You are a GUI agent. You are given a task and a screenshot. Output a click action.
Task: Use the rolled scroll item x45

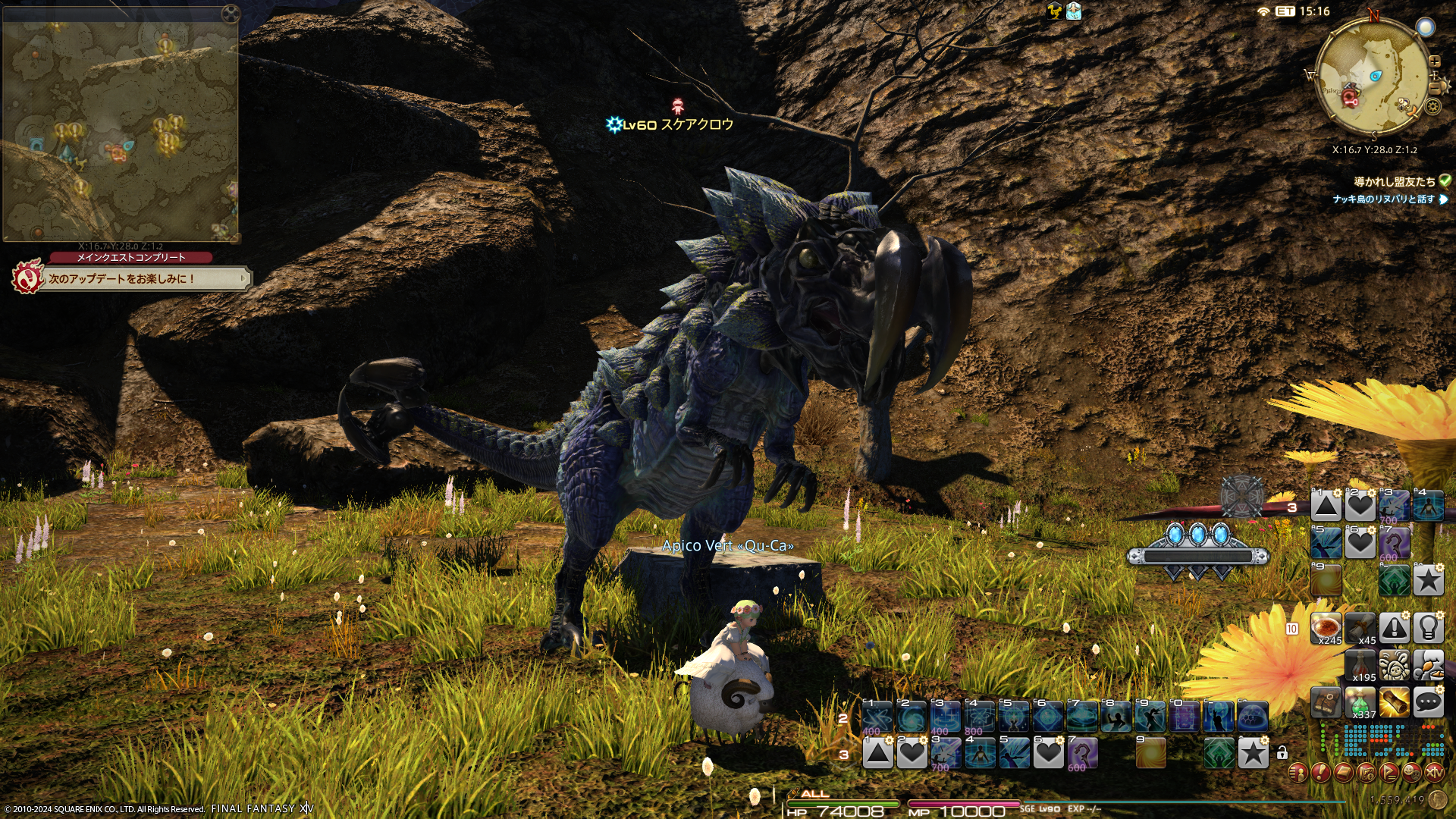coord(1360,628)
